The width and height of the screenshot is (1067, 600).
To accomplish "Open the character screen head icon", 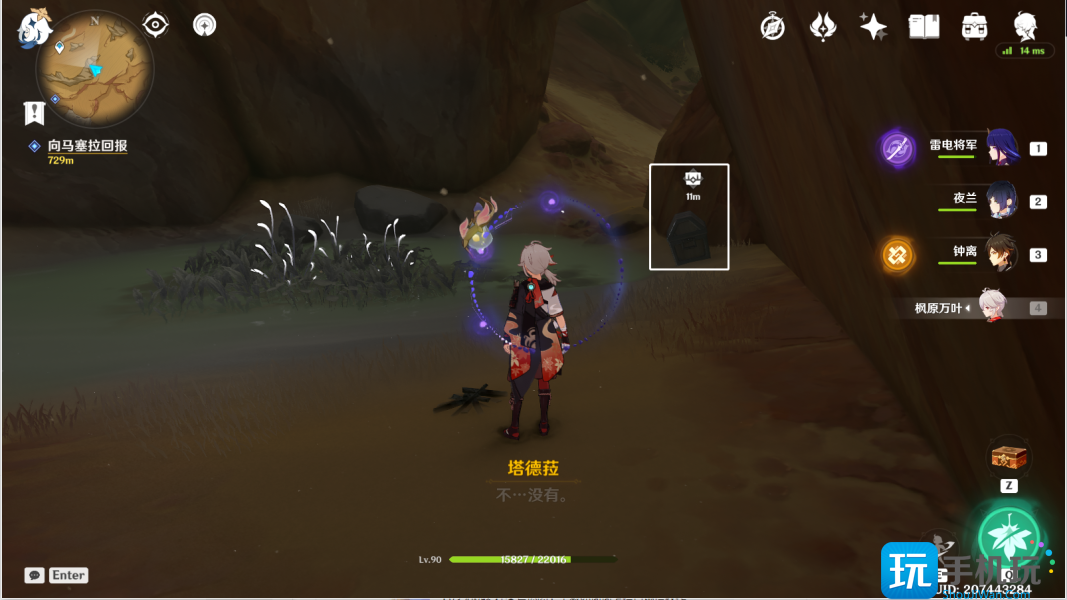I will point(1025,25).
